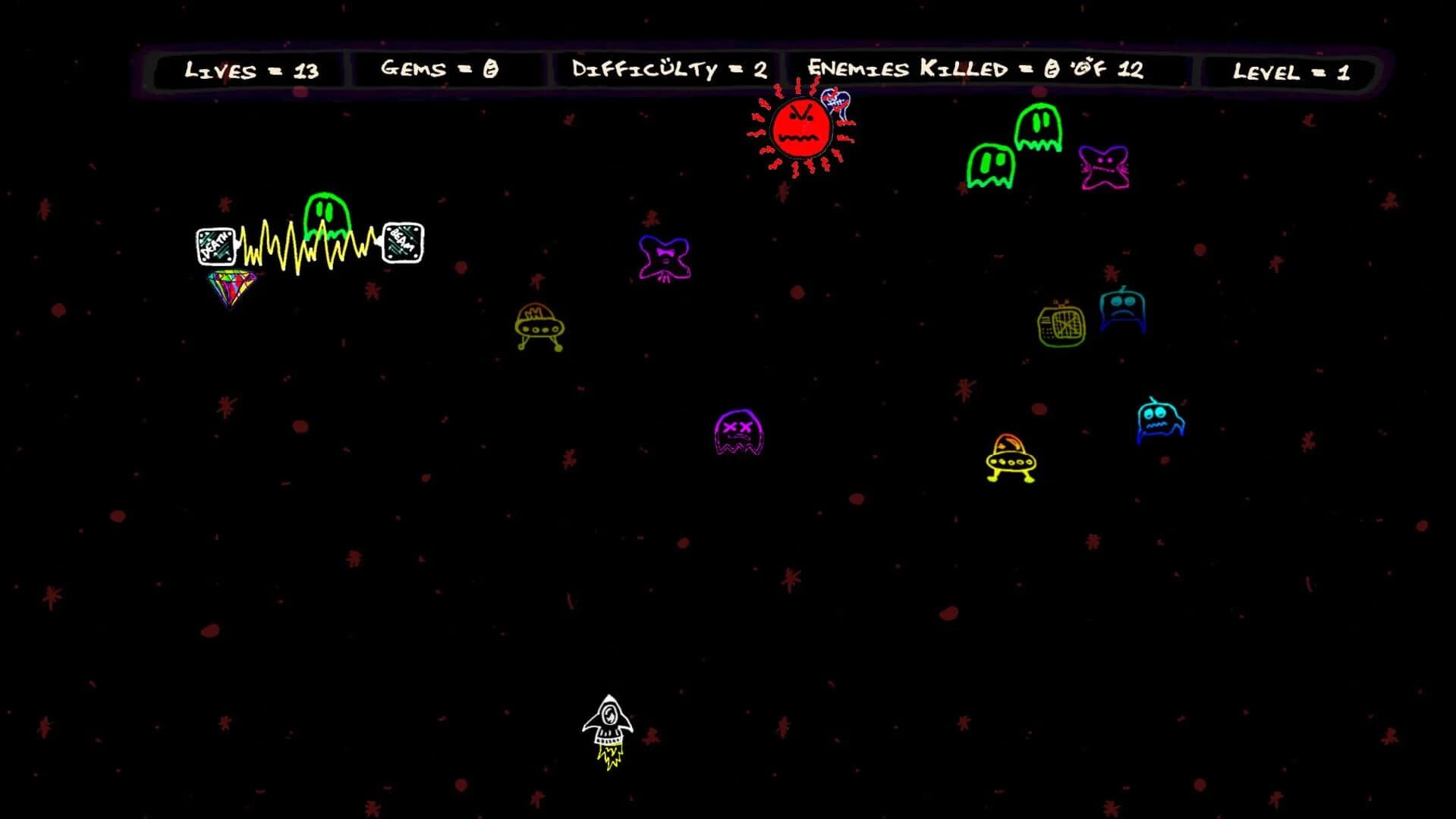Image resolution: width=1456 pixels, height=819 pixels.
Task: Click the yellow UFO near the center
Action: 540,326
